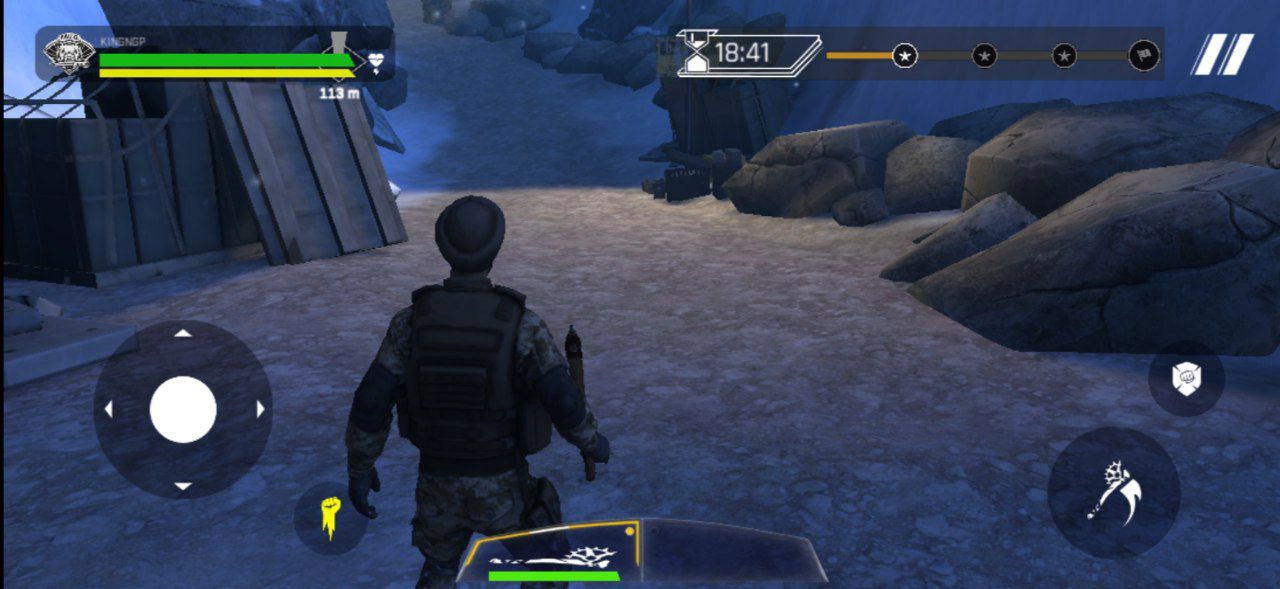Viewport: 1280px width, 589px height.
Task: Tap the joystick's right arrow
Action: (260, 409)
